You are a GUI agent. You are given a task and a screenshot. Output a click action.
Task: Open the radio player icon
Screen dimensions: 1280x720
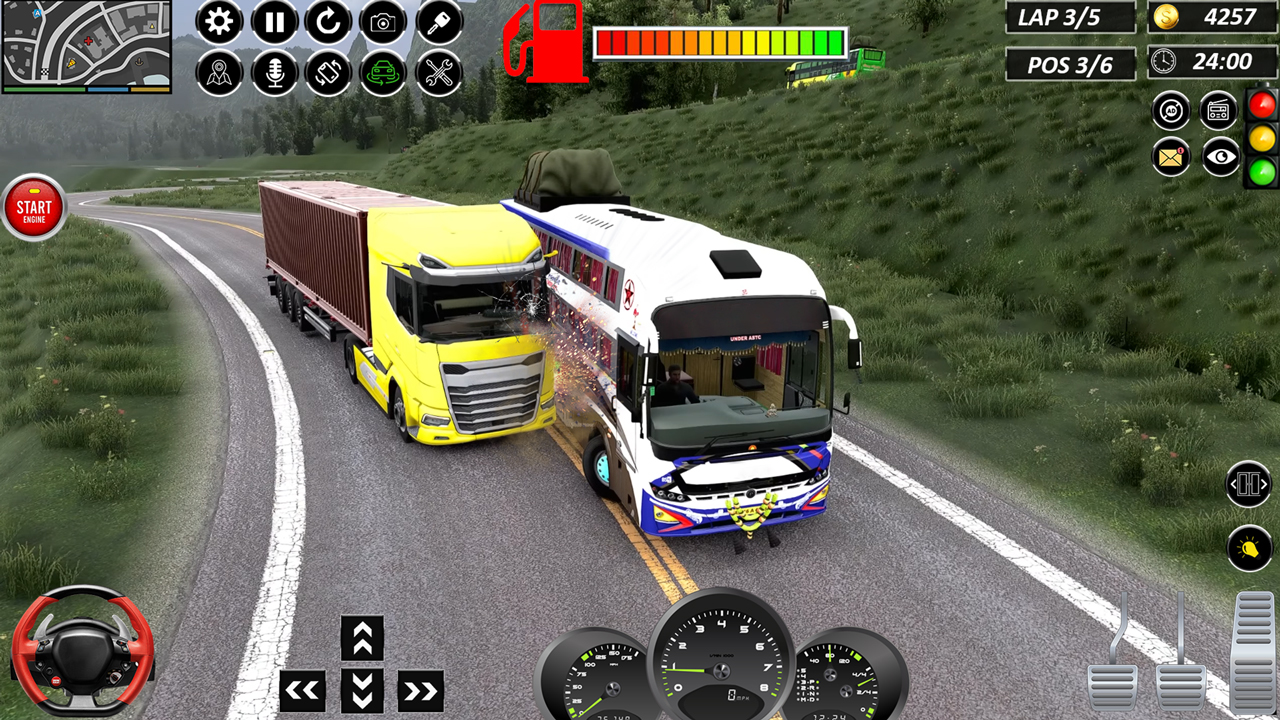click(x=1219, y=111)
